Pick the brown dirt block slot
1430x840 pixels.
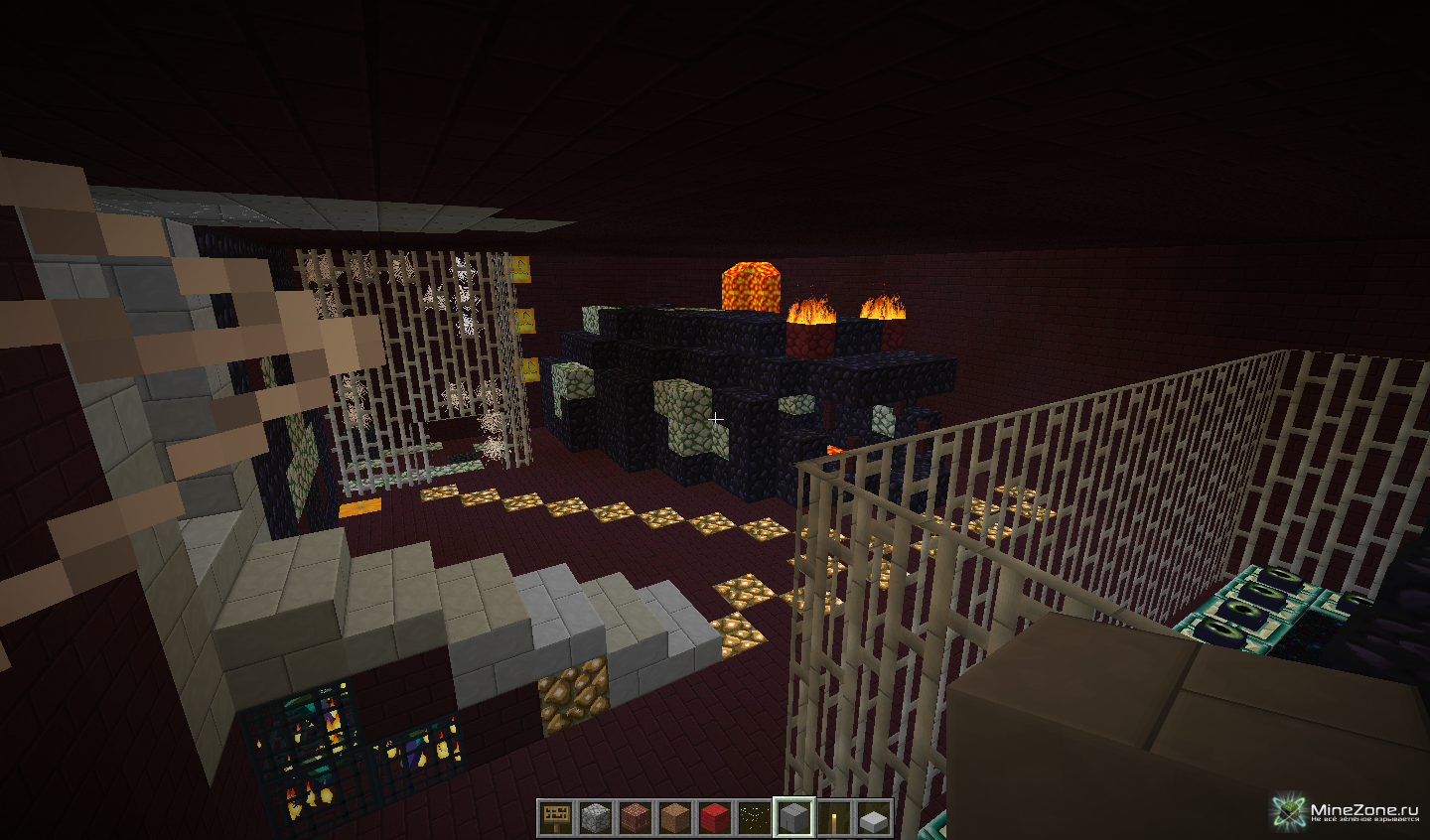coord(675,818)
